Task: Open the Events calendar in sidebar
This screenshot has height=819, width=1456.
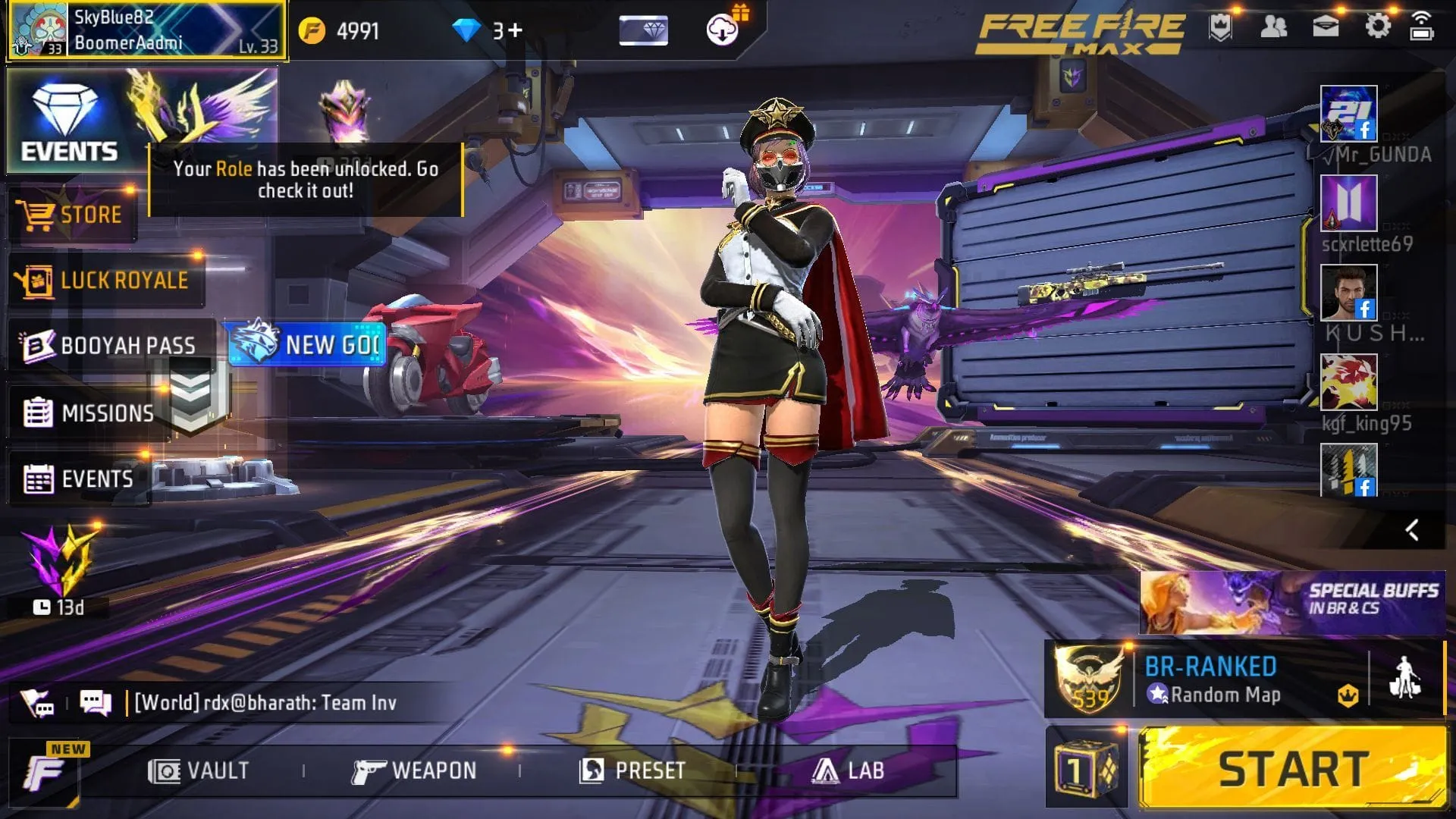Action: pyautogui.click(x=91, y=479)
